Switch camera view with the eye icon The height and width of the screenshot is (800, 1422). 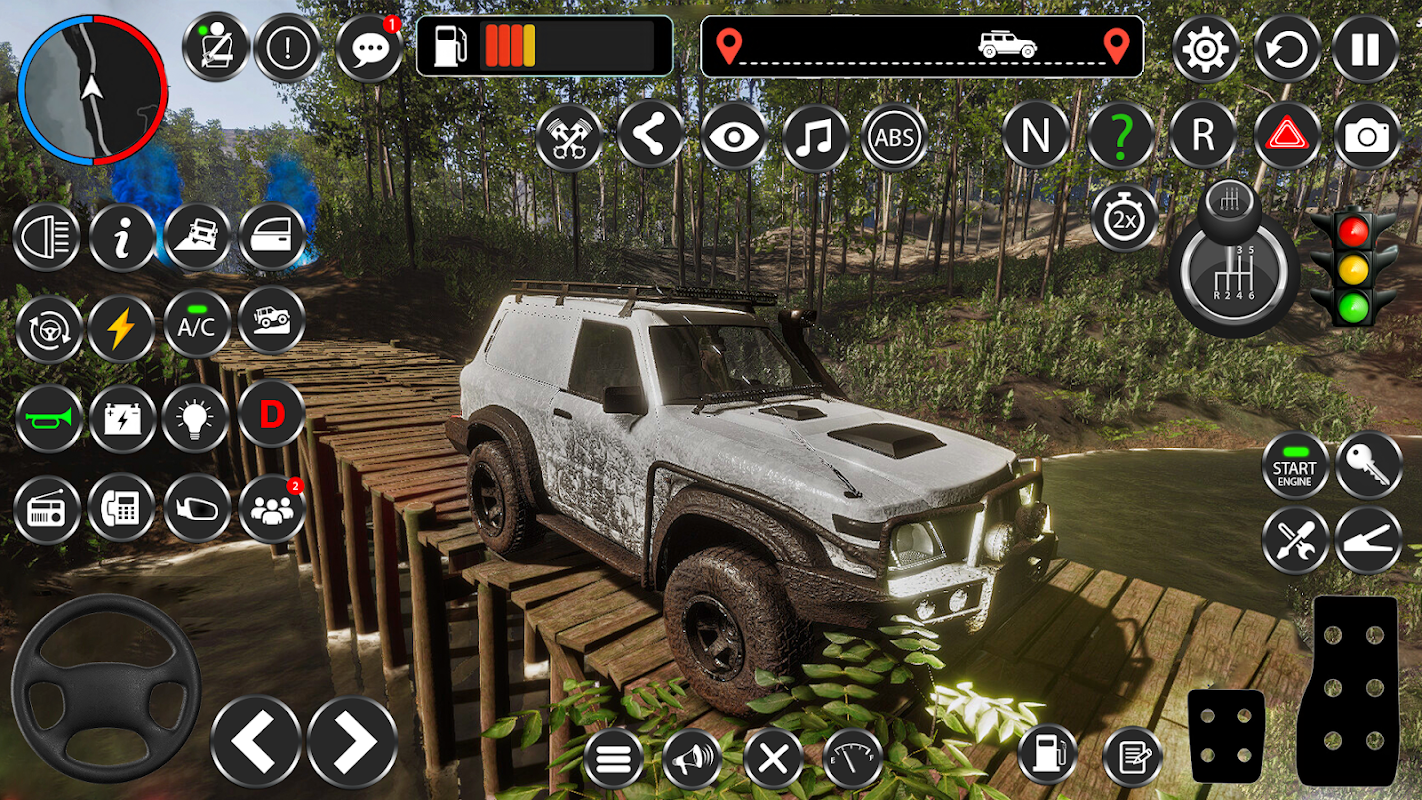coord(733,136)
